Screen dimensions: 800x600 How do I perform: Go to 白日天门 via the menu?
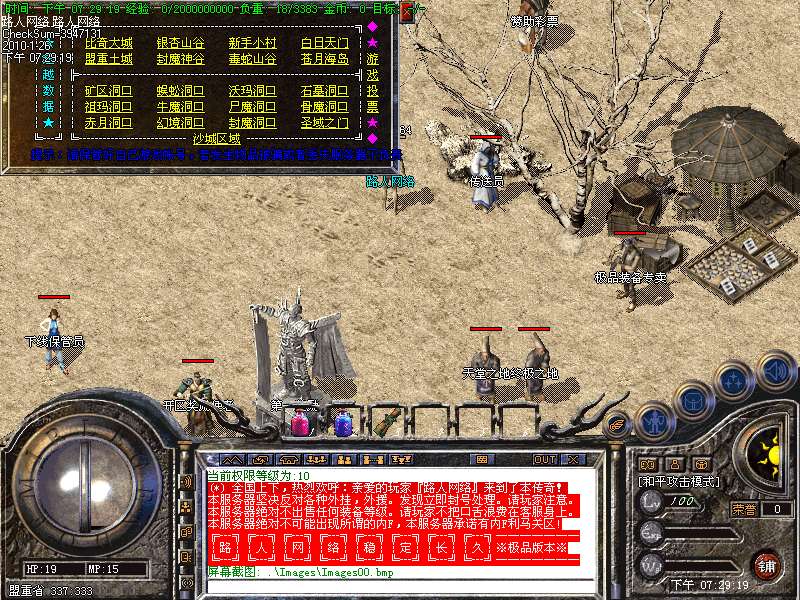coord(324,43)
